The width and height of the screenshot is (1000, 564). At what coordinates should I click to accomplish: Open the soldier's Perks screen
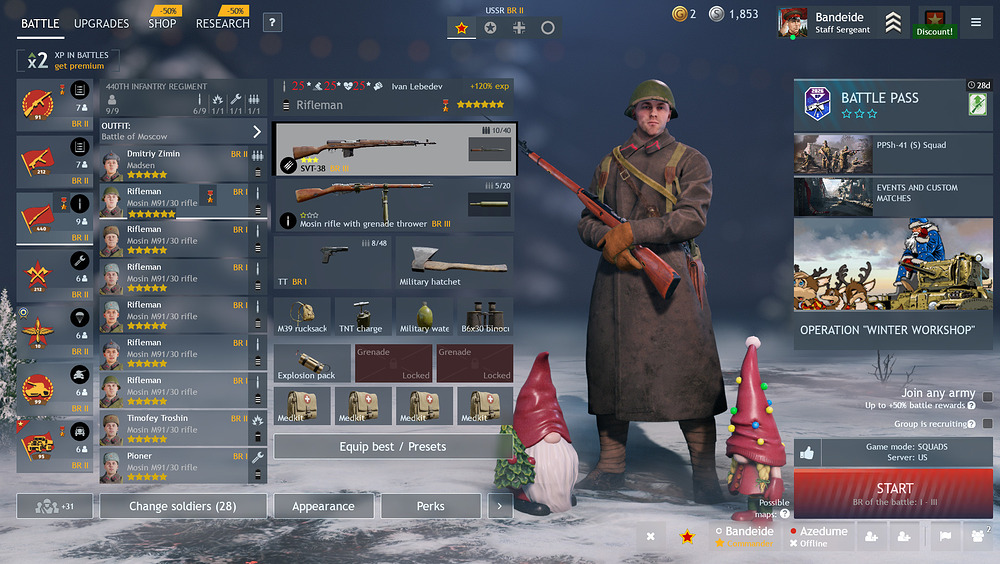[x=430, y=506]
